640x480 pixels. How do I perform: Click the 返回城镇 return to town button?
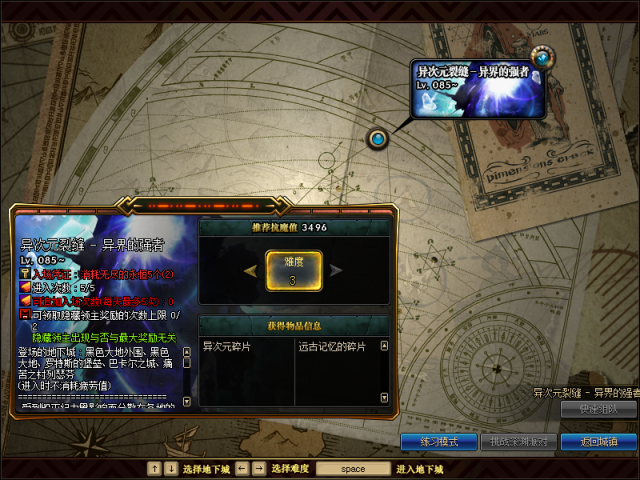click(598, 441)
